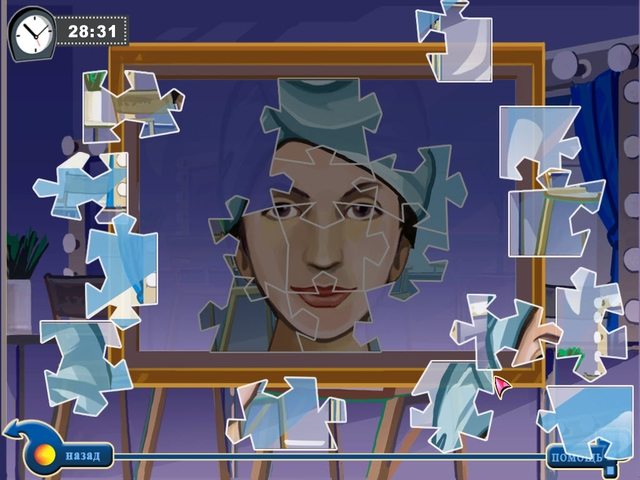Pick the loose piece showing a potted plant
Image resolution: width=640 pixels, height=480 pixels.
(x=130, y=100)
